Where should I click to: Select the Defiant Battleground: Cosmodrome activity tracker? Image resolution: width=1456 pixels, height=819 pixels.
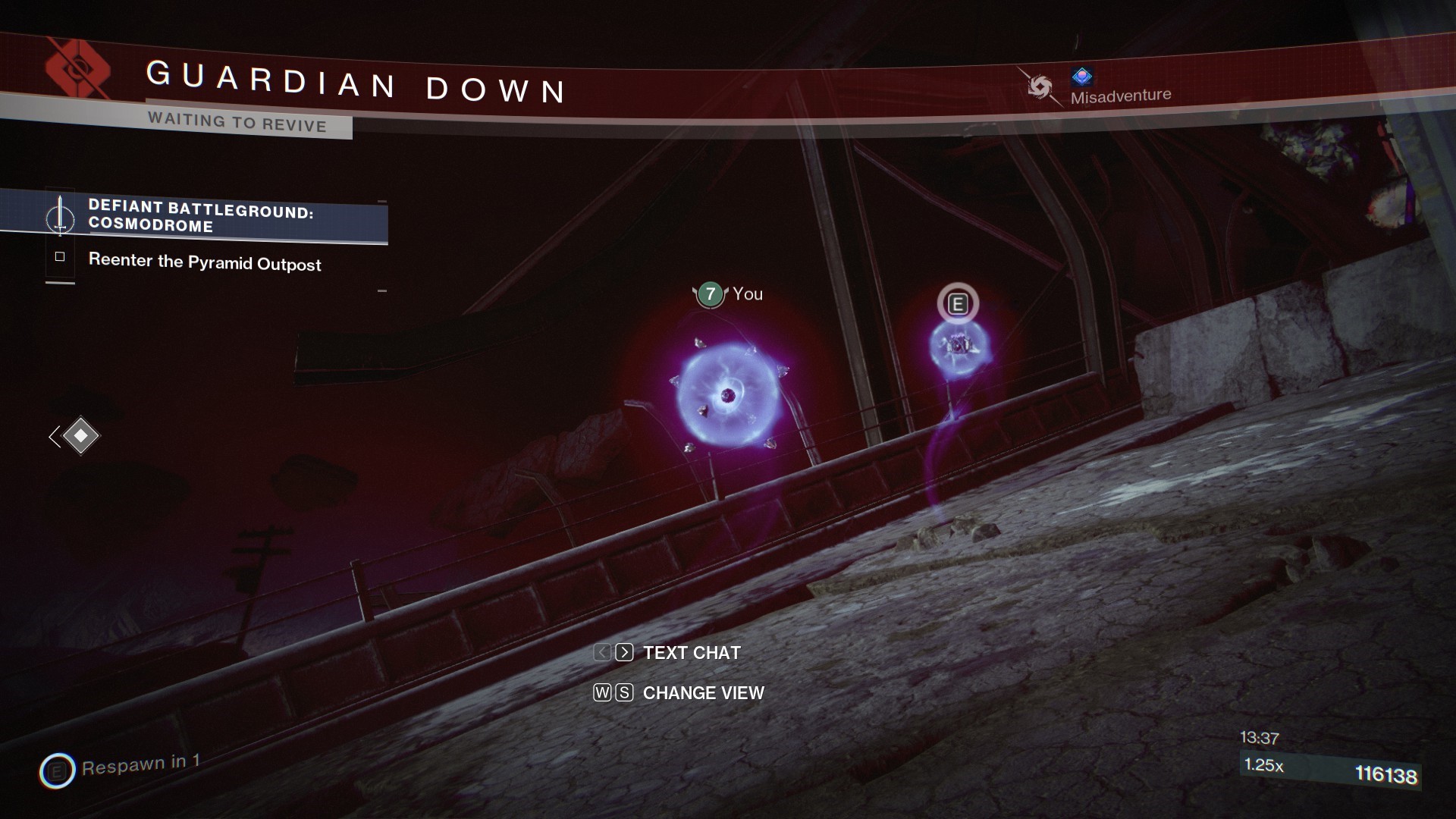201,216
